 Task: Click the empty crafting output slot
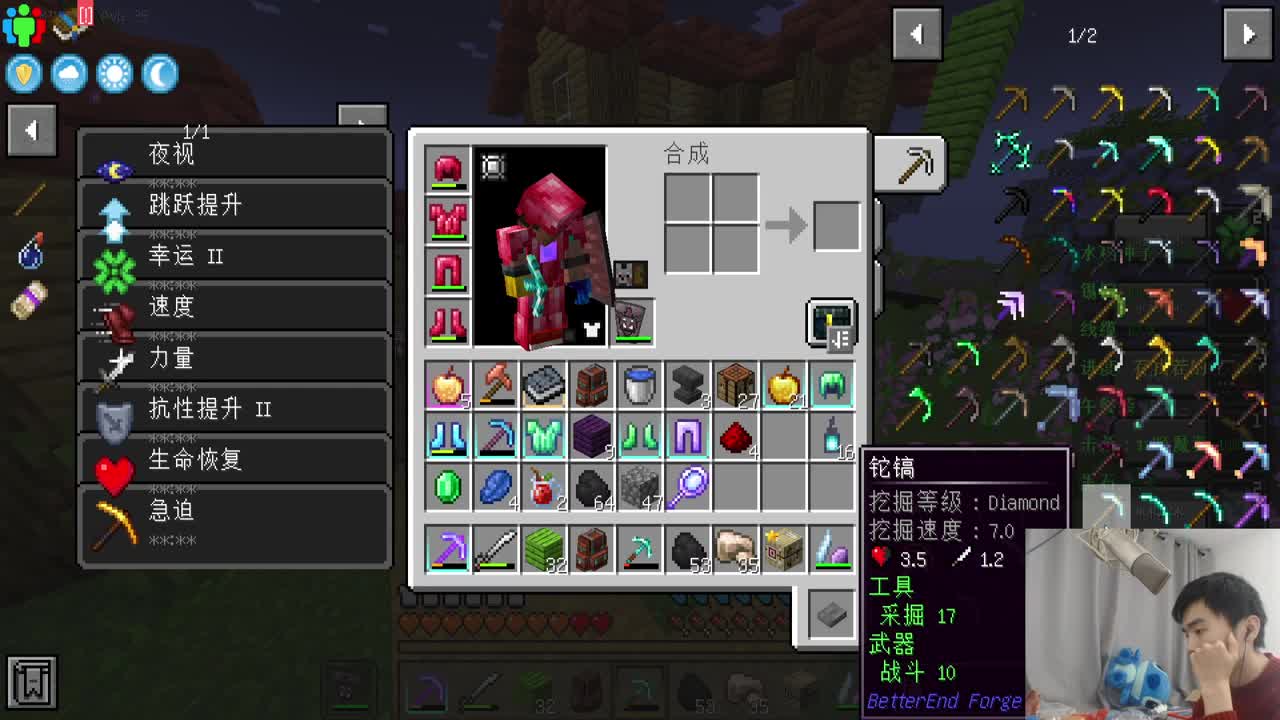(x=836, y=226)
